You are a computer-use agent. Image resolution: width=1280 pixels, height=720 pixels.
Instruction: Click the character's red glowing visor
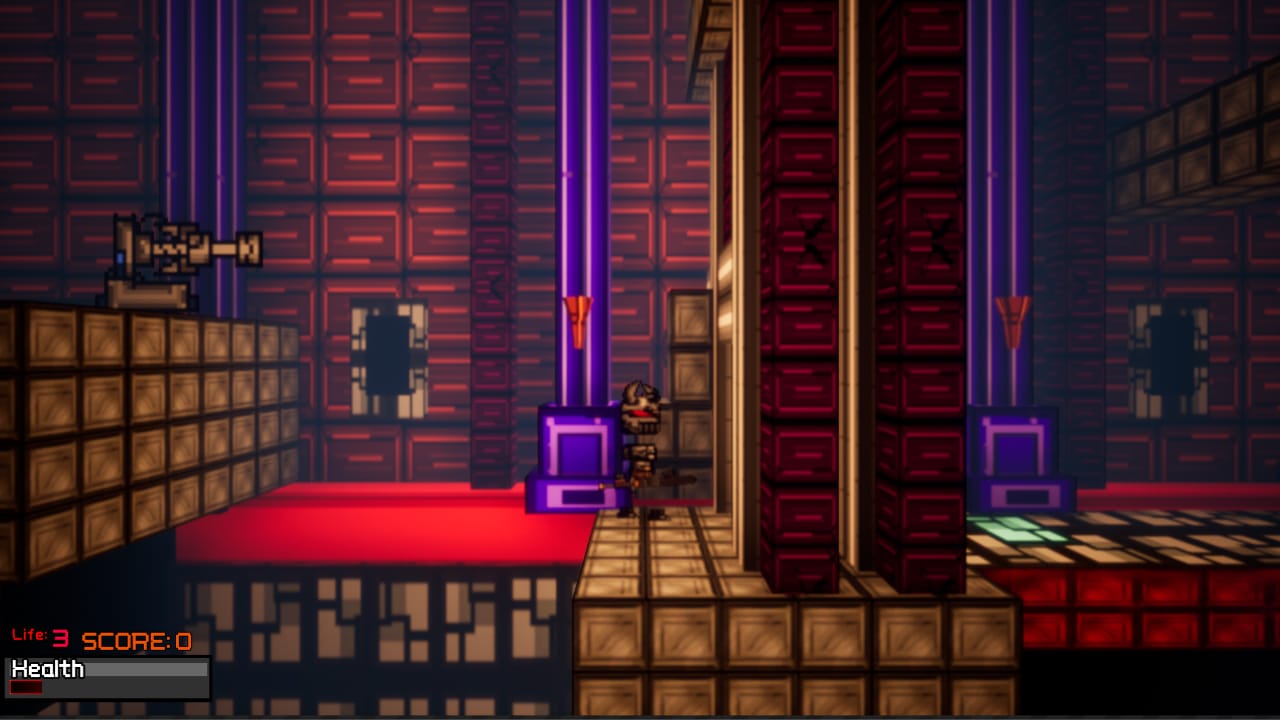(x=640, y=410)
